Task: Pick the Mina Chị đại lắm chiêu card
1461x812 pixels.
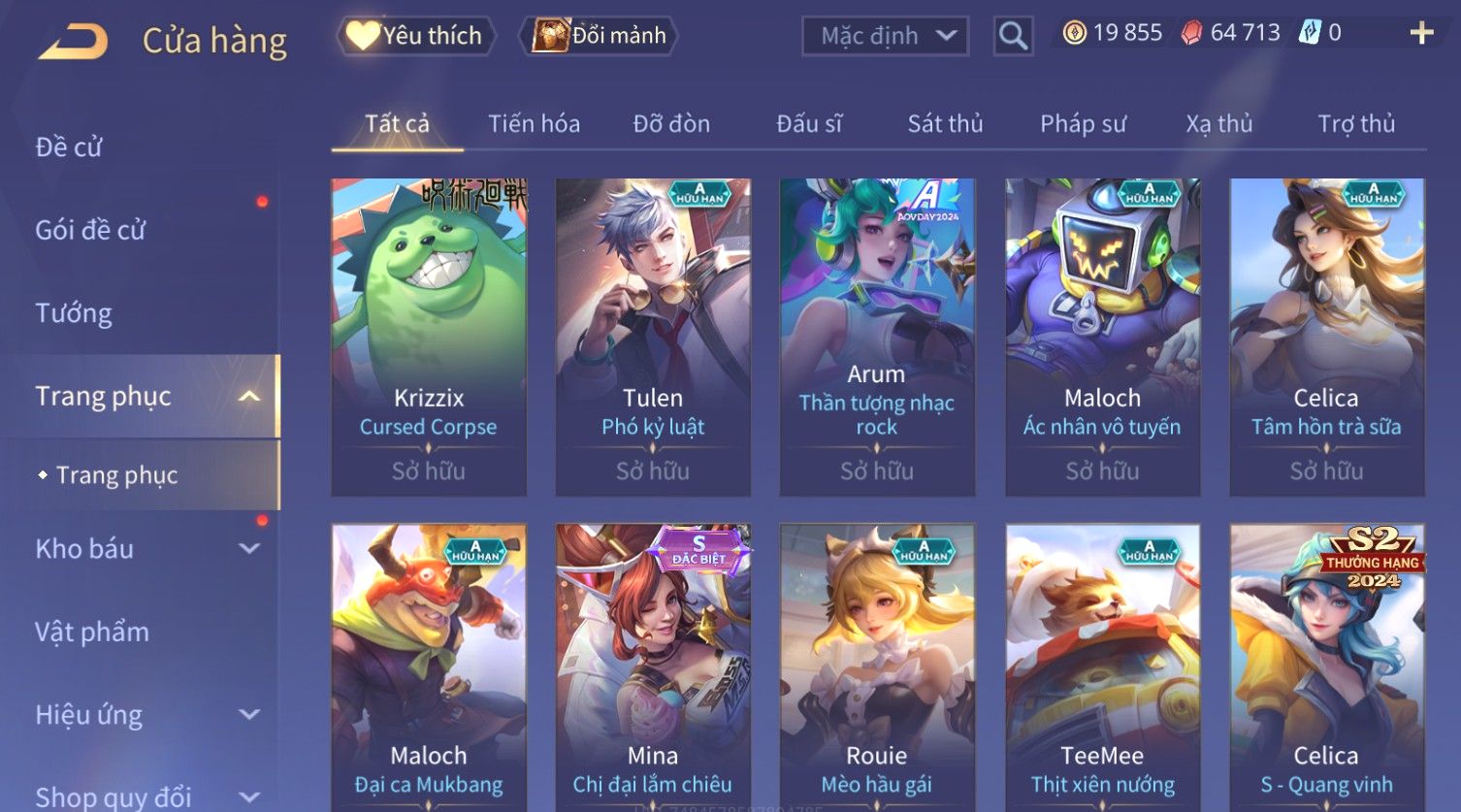Action: 653,667
